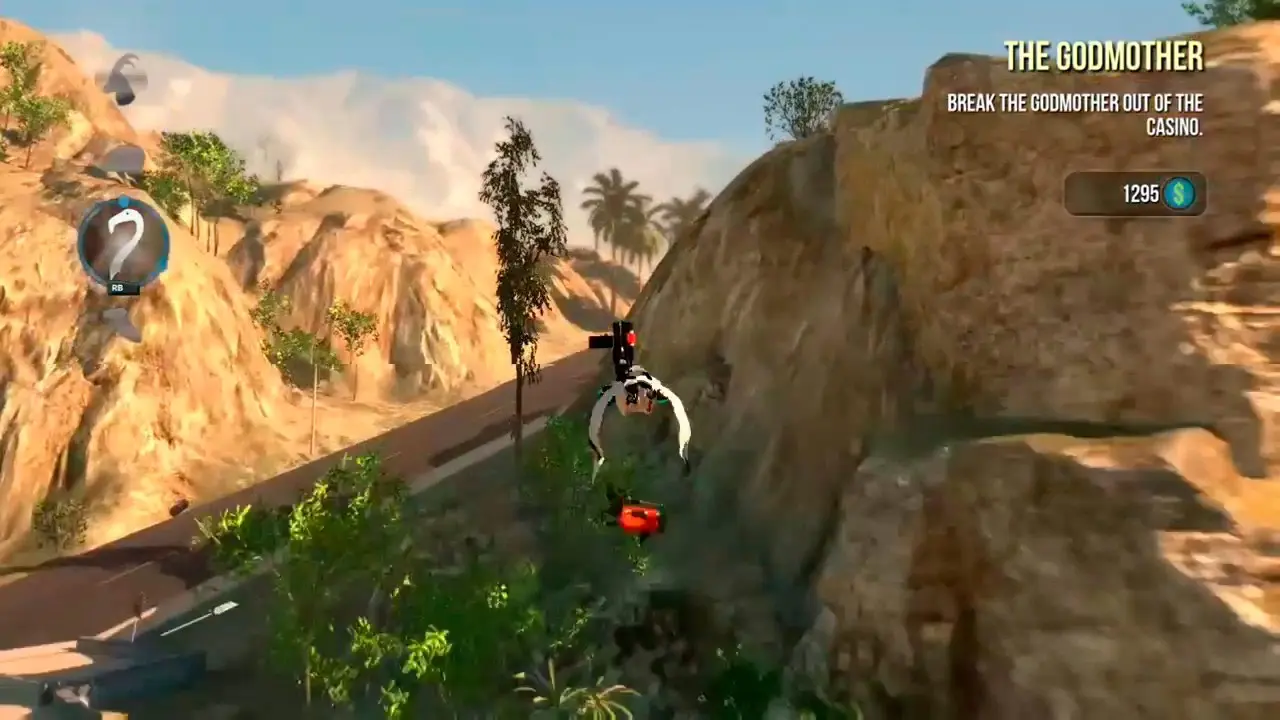Select the flamingo emblem ability icon
The image size is (1280, 720).
point(122,240)
